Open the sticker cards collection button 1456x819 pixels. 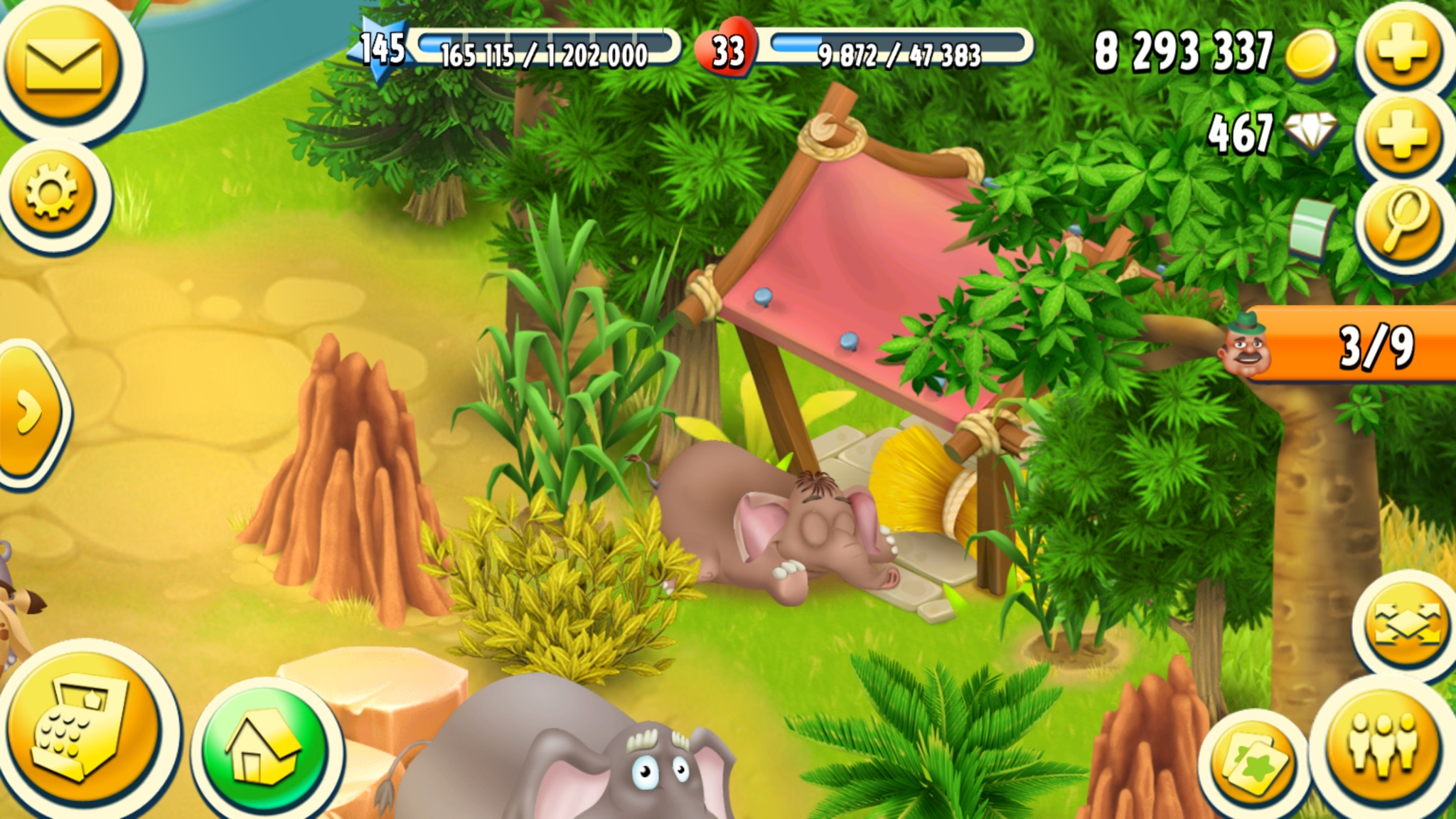coord(1255,766)
